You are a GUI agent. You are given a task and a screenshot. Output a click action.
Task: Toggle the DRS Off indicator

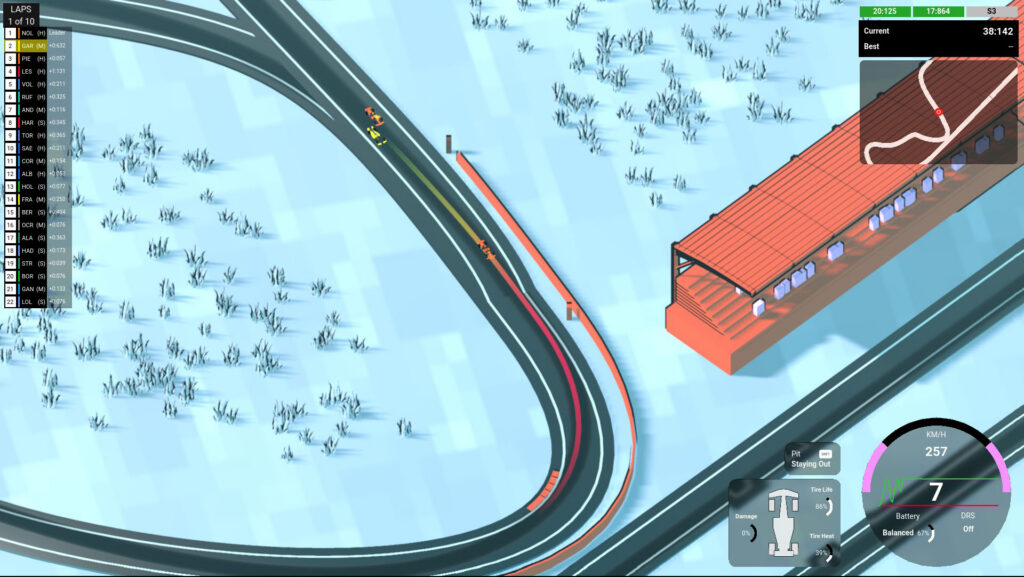pos(968,523)
